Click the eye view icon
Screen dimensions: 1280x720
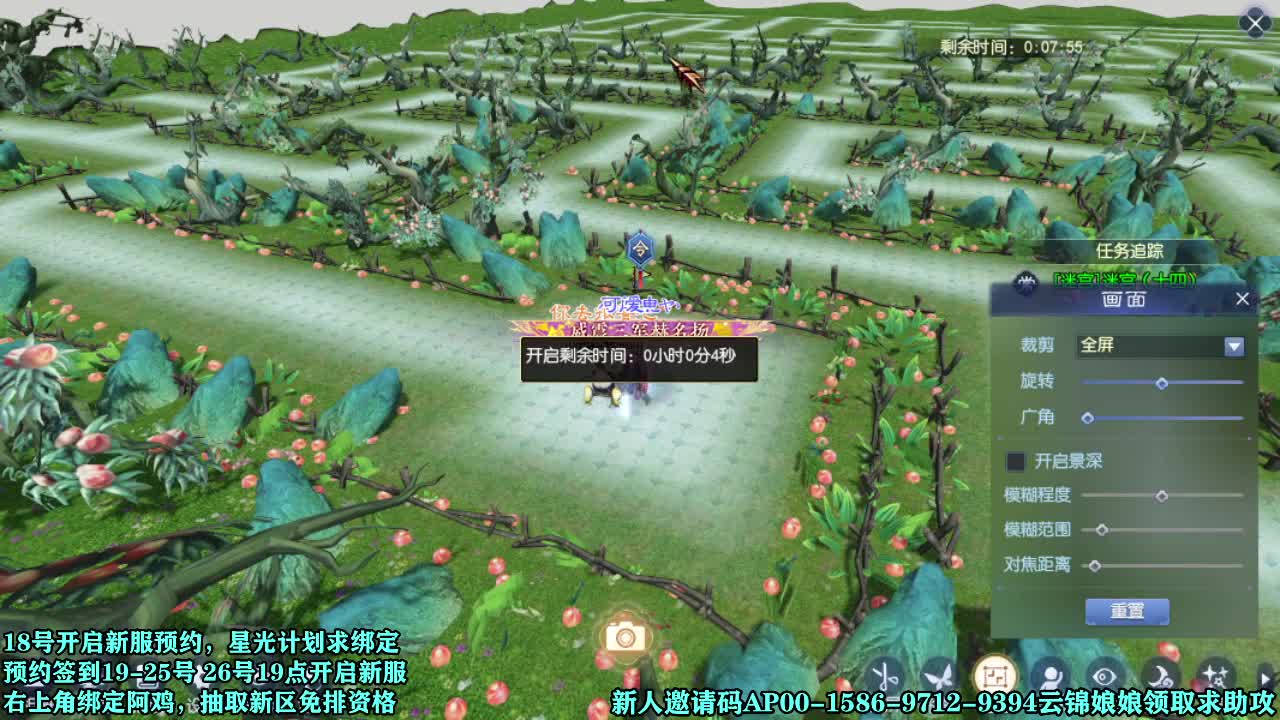pos(1105,675)
